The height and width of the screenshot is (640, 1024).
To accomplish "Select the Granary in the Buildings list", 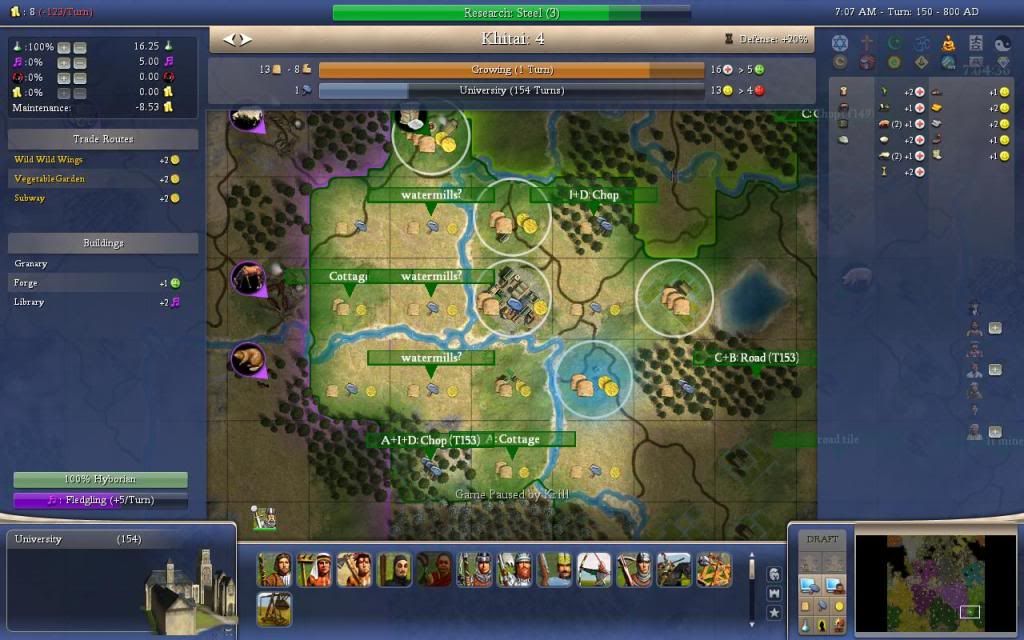I will (x=31, y=264).
